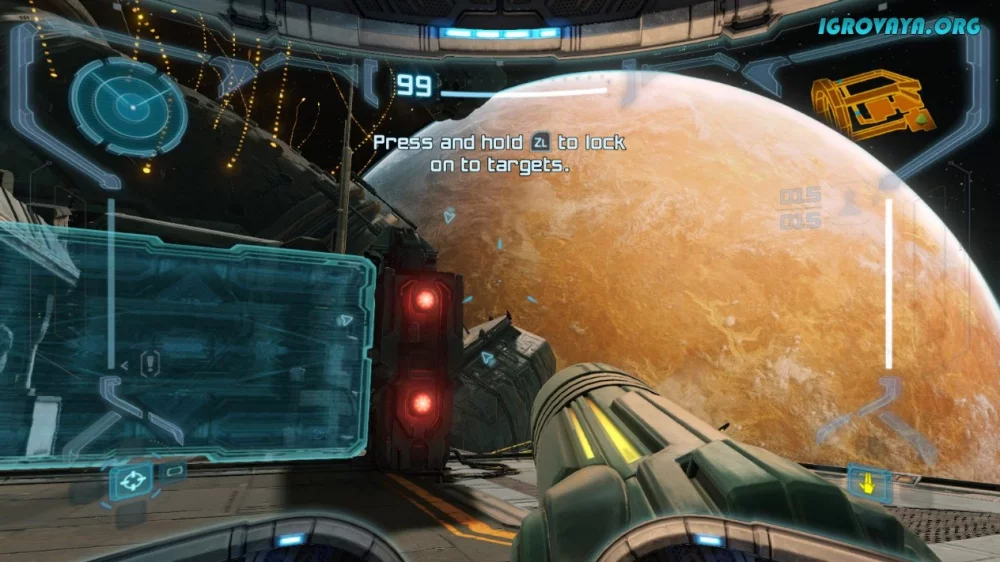The width and height of the screenshot is (1000, 562).
Task: Click the small rounded-rectangle visor icon
Action: (x=175, y=470)
